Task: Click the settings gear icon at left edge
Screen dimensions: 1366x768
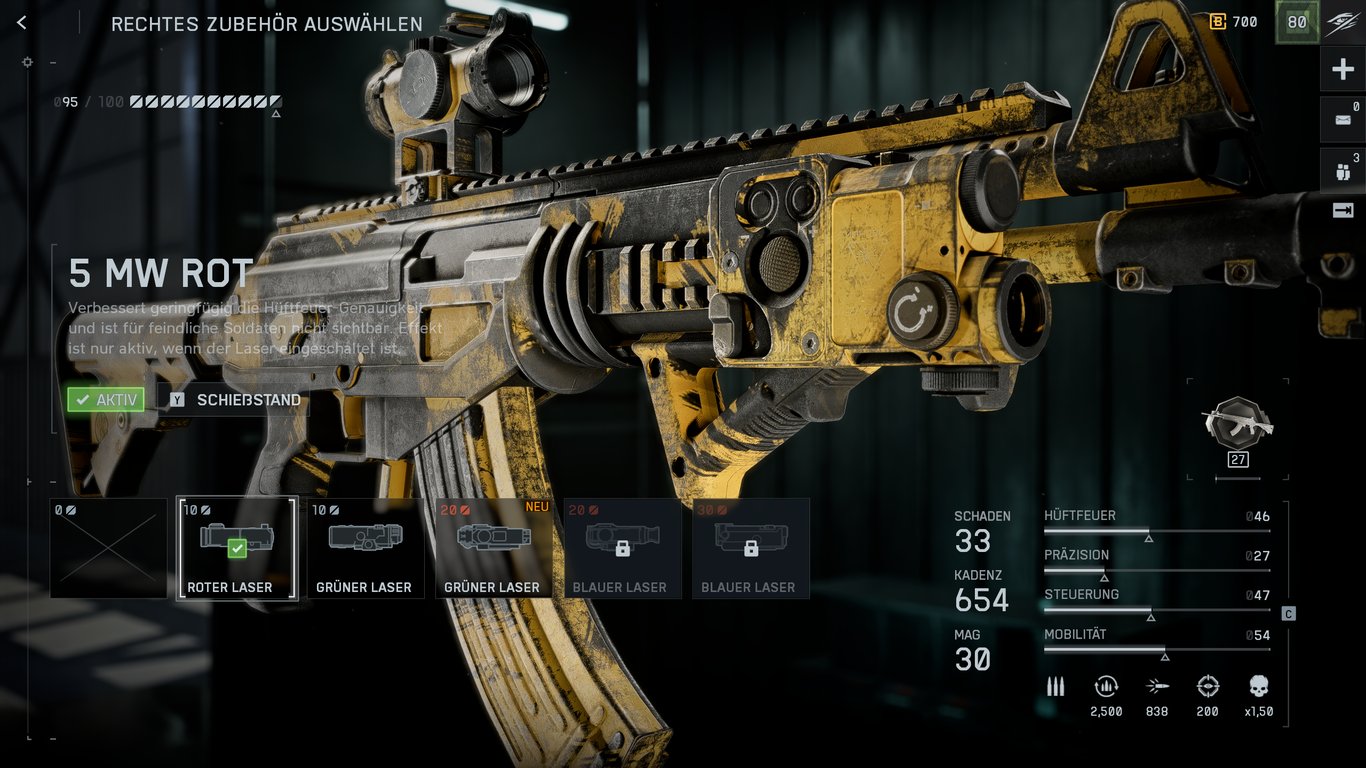Action: 27,62
